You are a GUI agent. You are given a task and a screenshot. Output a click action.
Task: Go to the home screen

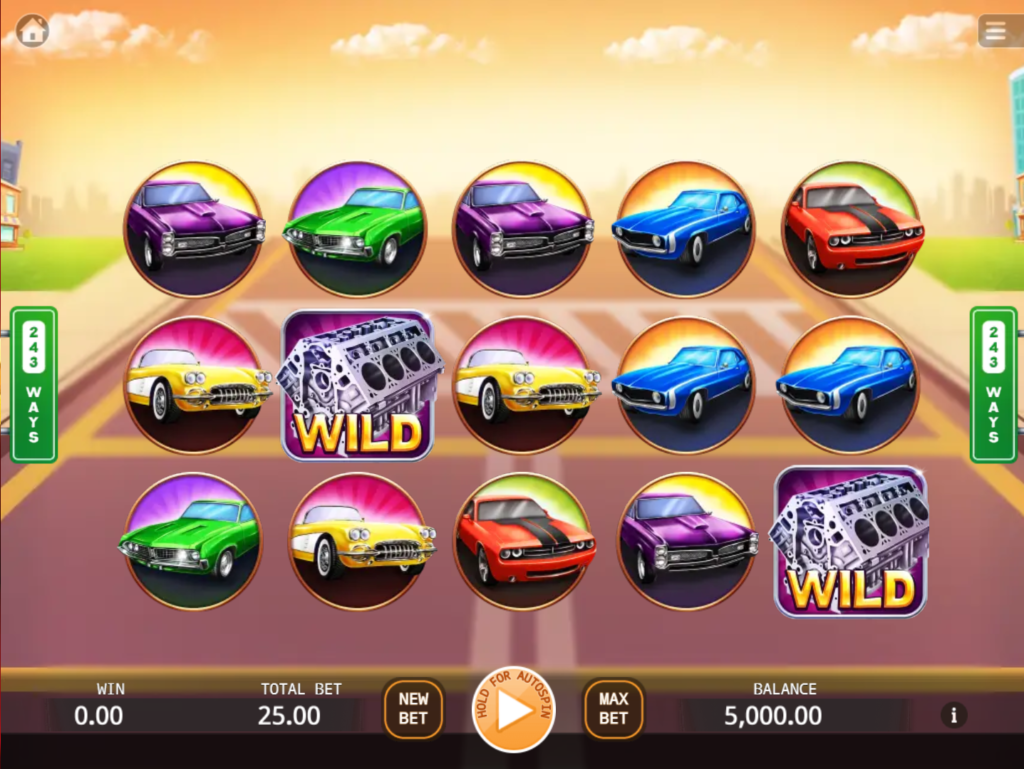[x=32, y=30]
